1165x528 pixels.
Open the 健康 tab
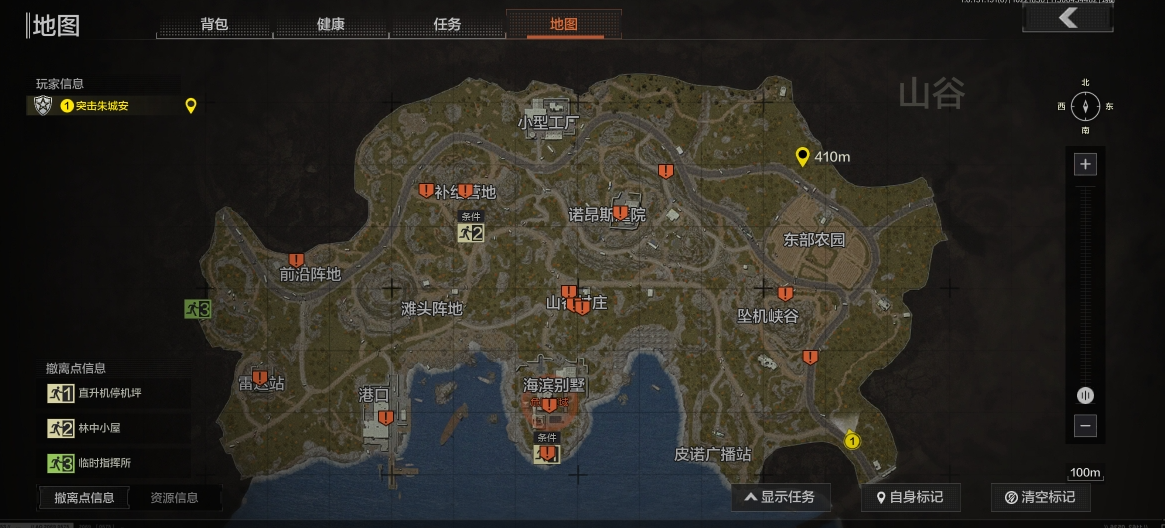click(331, 24)
